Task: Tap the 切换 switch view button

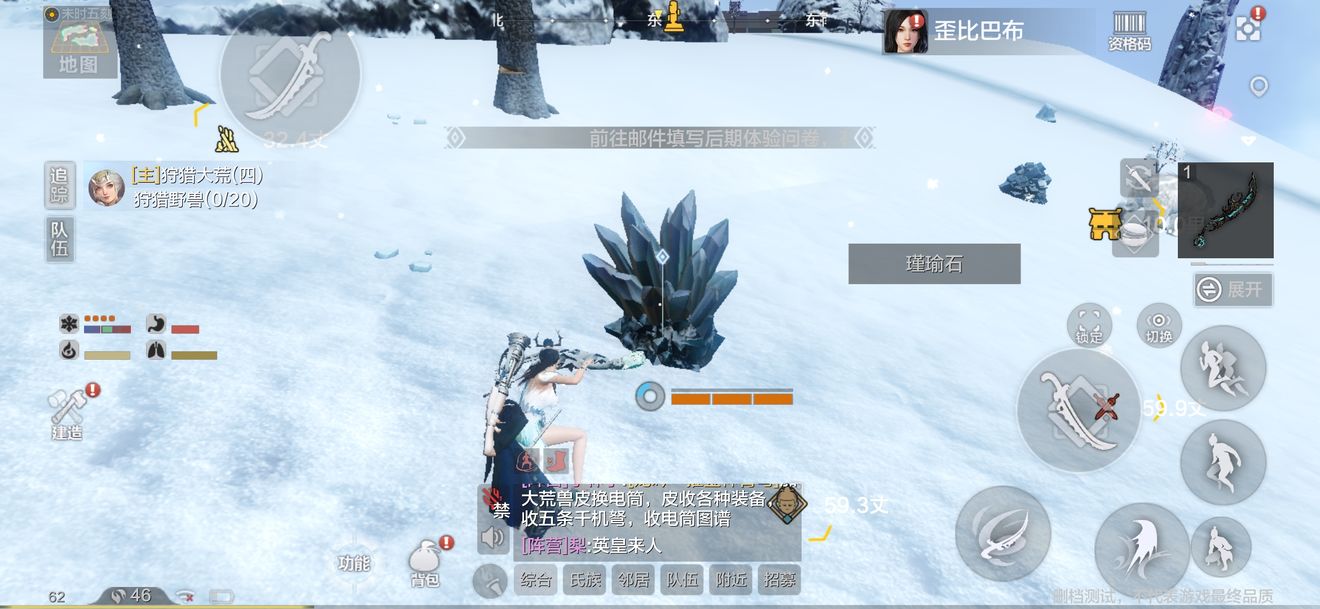Action: pos(1159,325)
